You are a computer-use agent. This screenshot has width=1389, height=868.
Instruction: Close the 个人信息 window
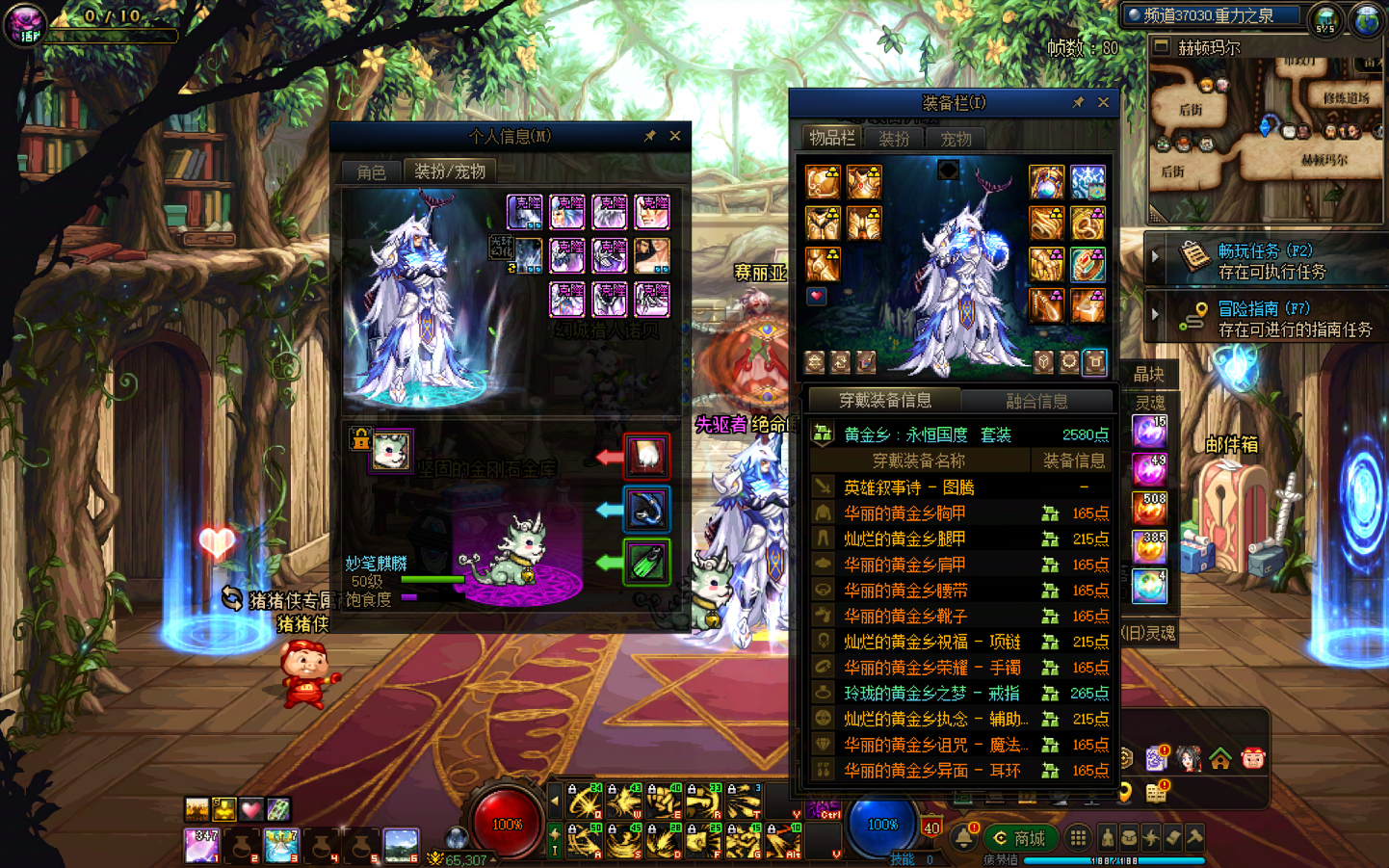675,136
